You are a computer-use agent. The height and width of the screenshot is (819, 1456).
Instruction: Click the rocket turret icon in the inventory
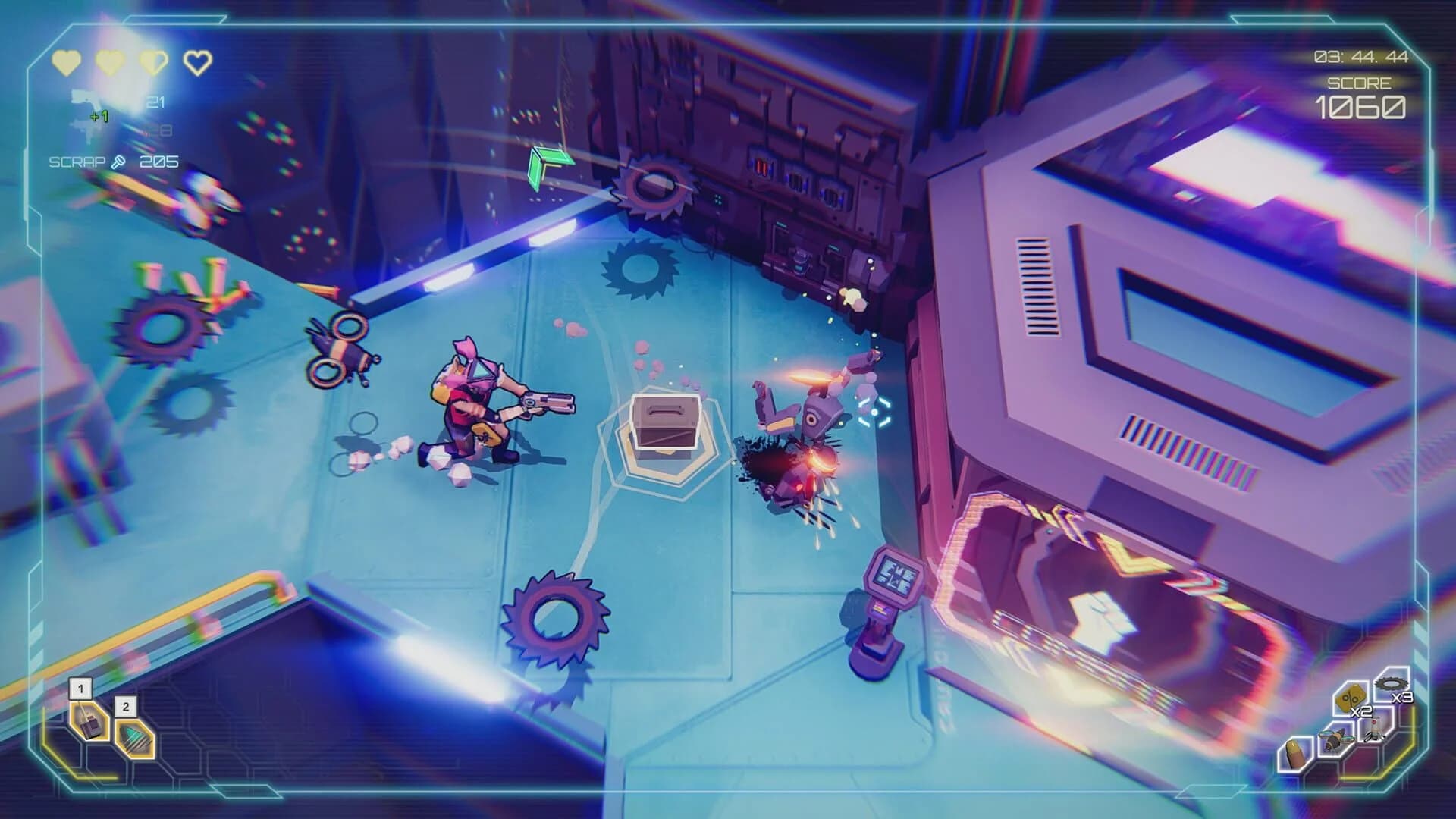(1375, 730)
